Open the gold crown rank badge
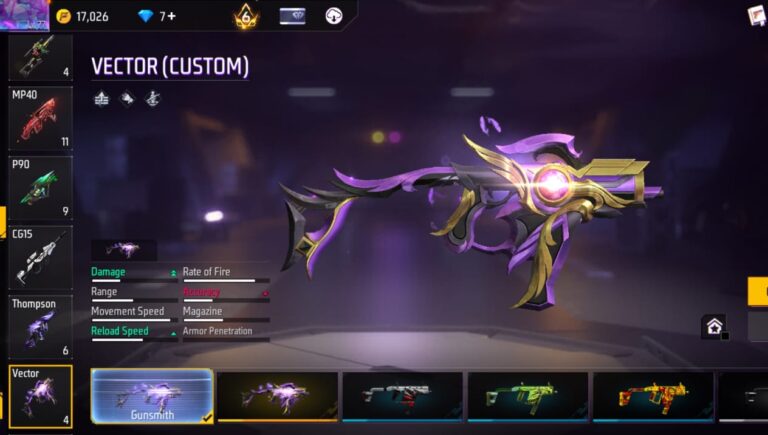This screenshot has width=768, height=435. (246, 16)
